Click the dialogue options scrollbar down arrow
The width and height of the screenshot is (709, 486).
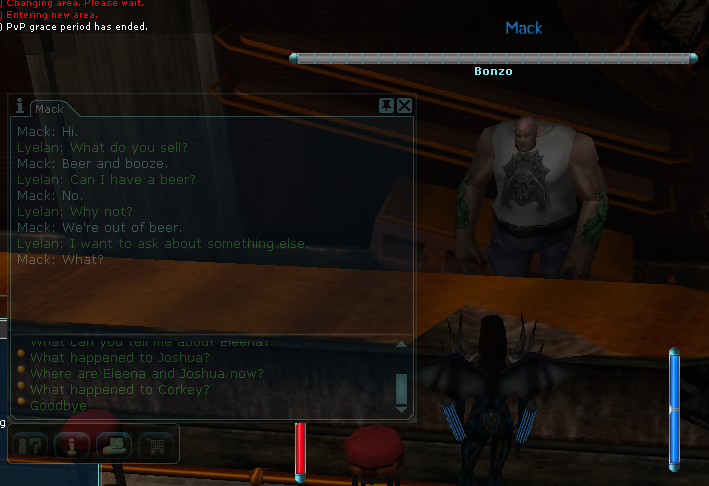(401, 408)
